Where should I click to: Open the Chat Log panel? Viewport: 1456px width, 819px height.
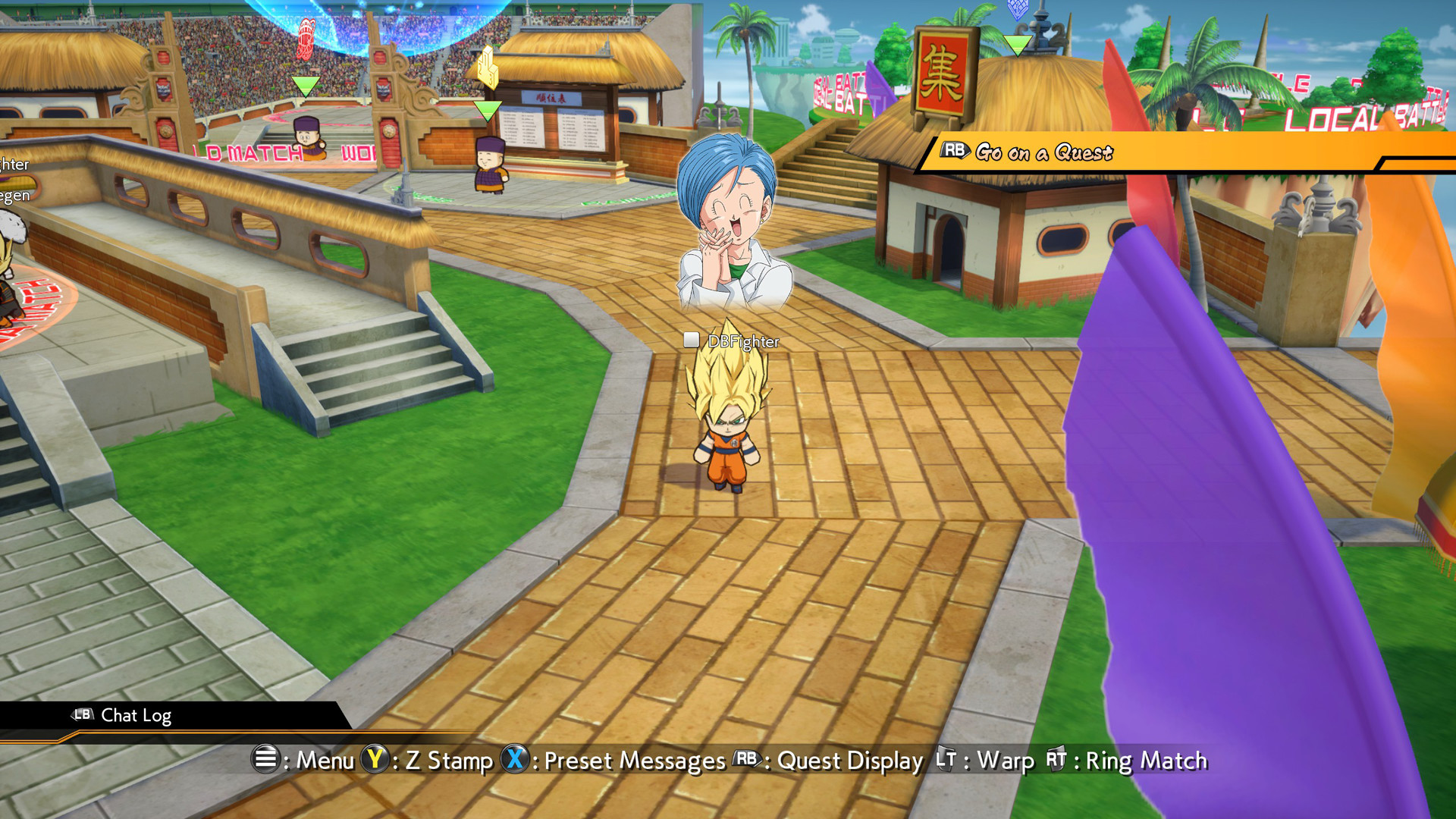135,716
